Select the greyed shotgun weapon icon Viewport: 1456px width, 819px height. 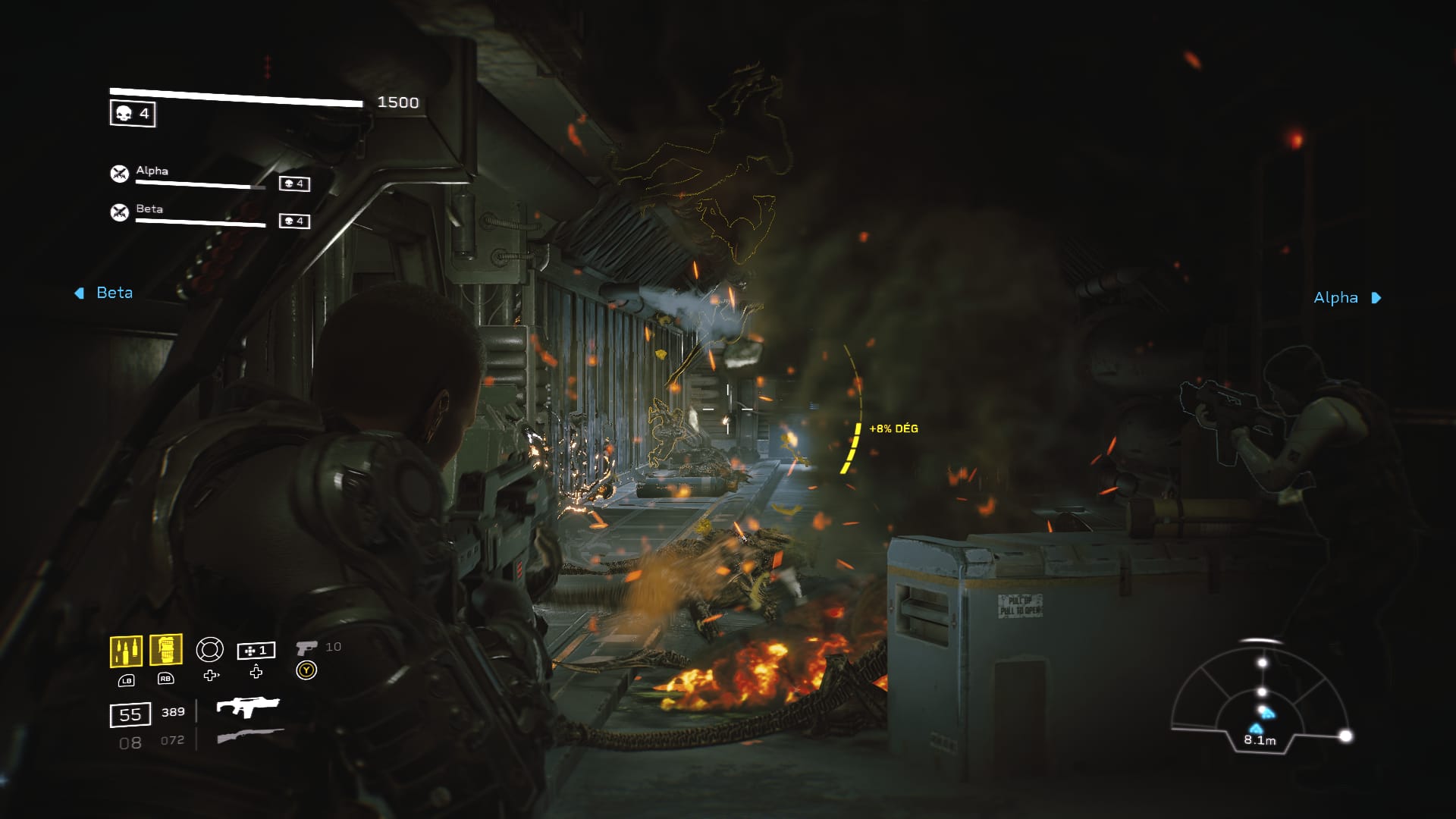(x=250, y=736)
